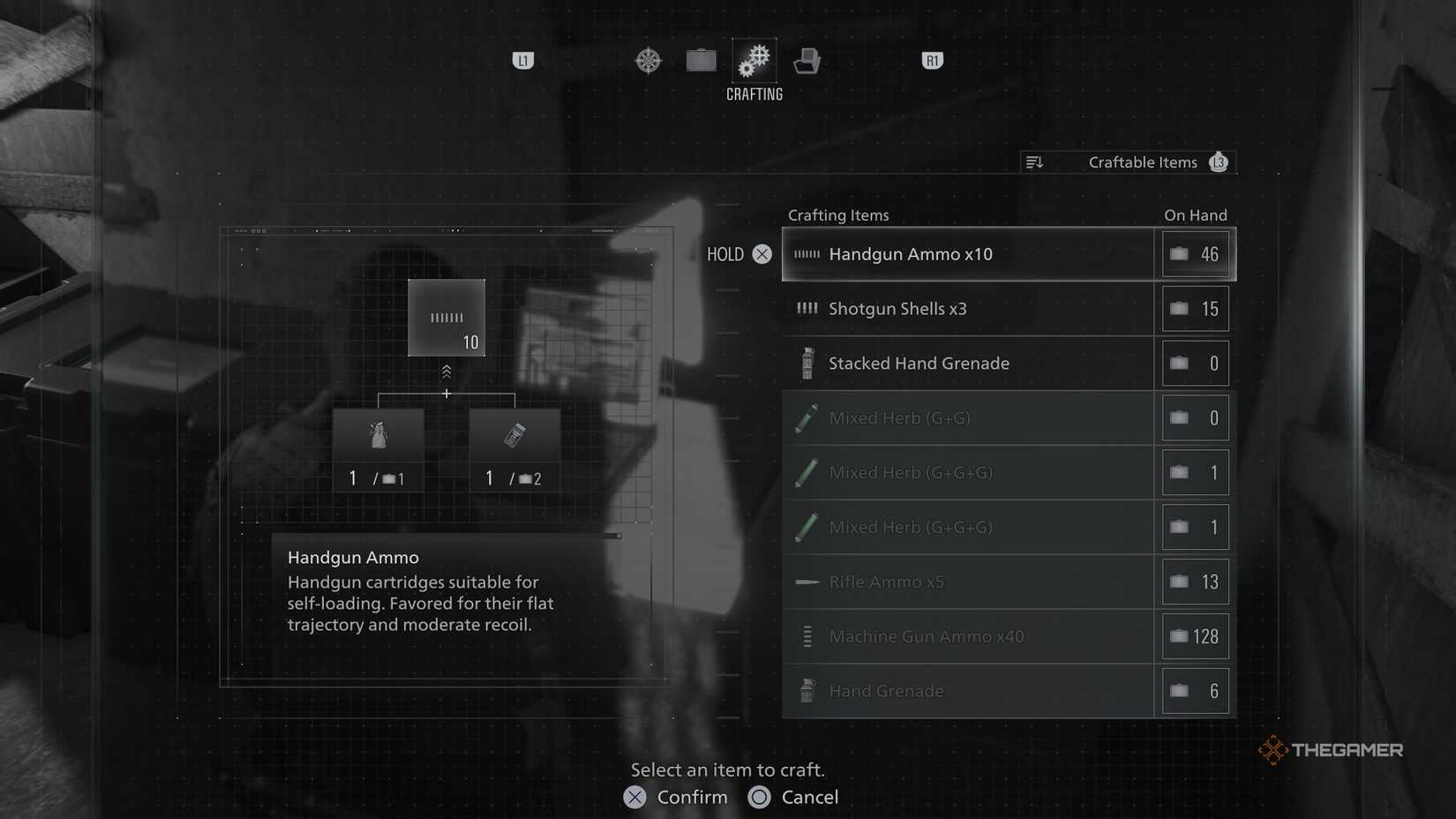Open the Craftable Items filter

click(x=1142, y=162)
